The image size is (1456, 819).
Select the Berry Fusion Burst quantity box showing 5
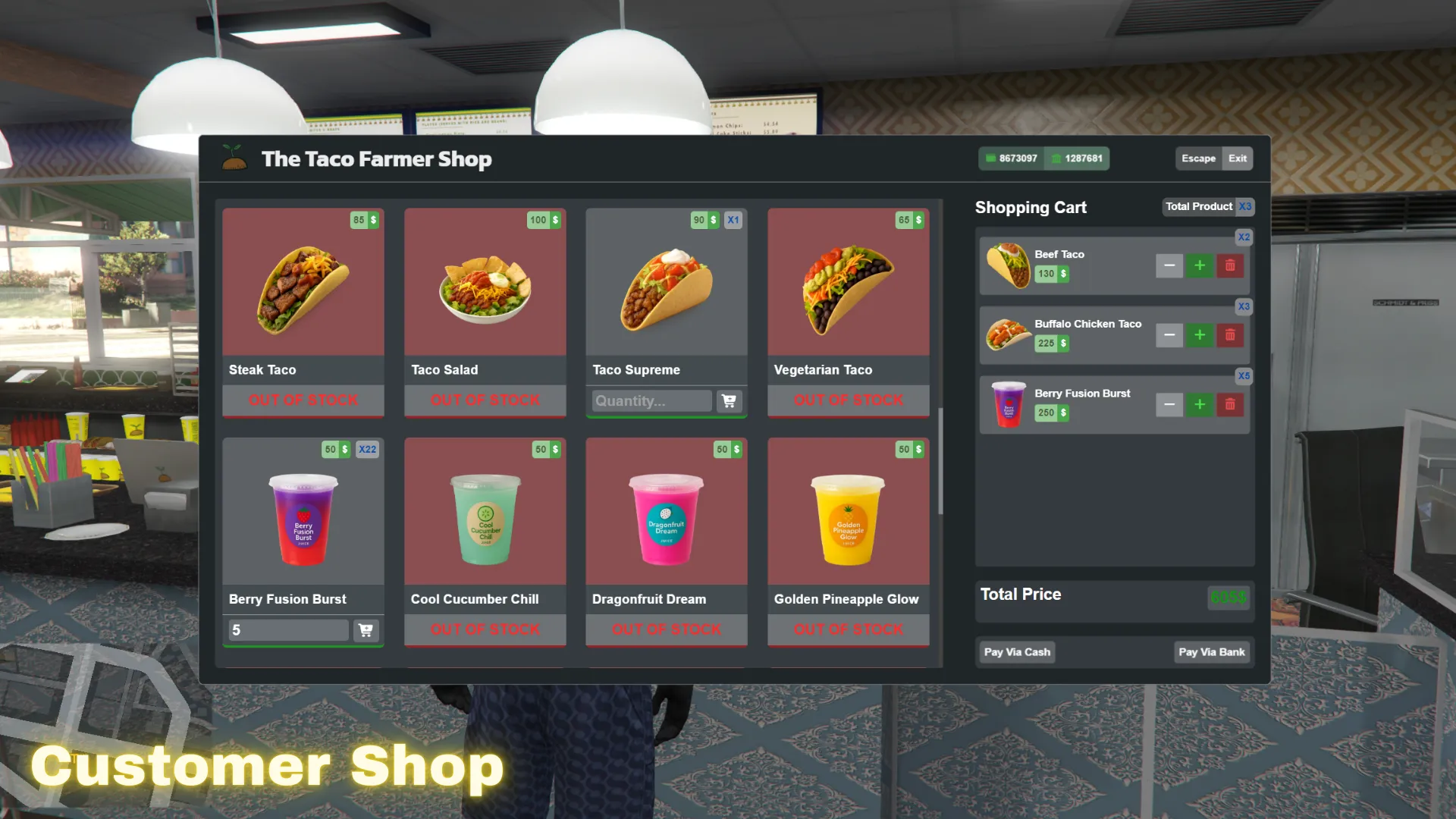pyautogui.click(x=287, y=629)
